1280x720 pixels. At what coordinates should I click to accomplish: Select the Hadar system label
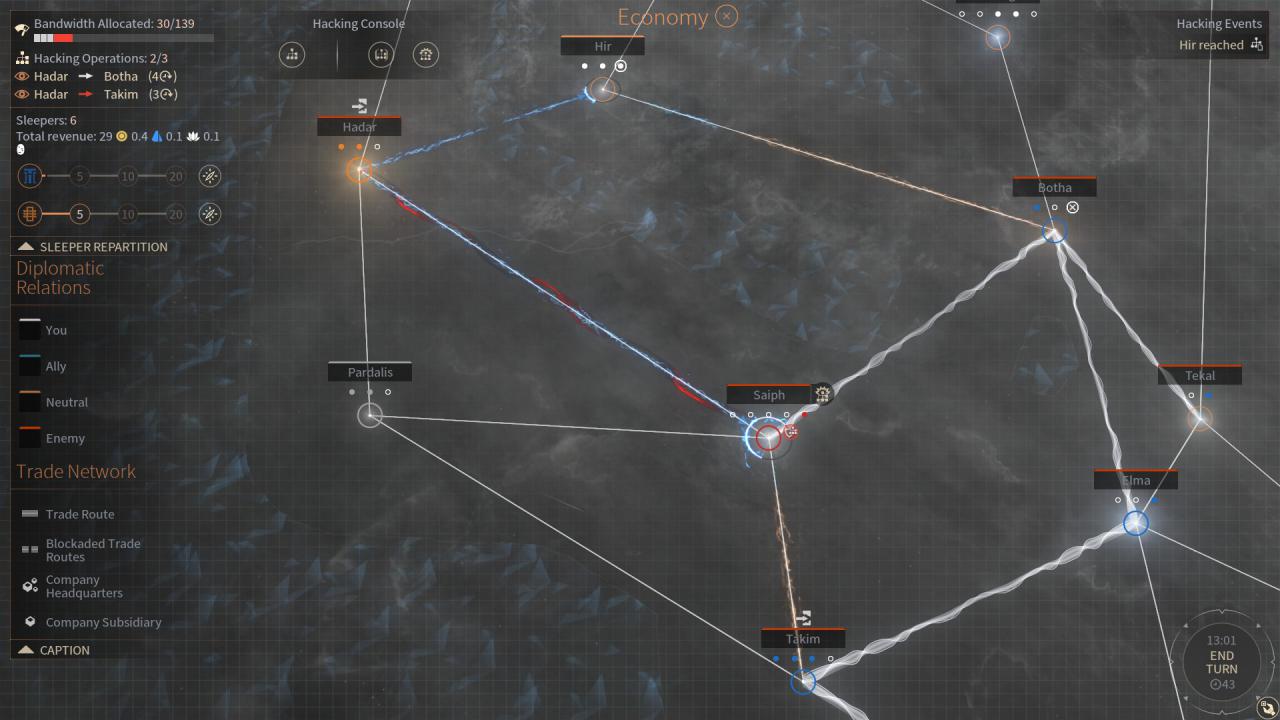tap(359, 127)
